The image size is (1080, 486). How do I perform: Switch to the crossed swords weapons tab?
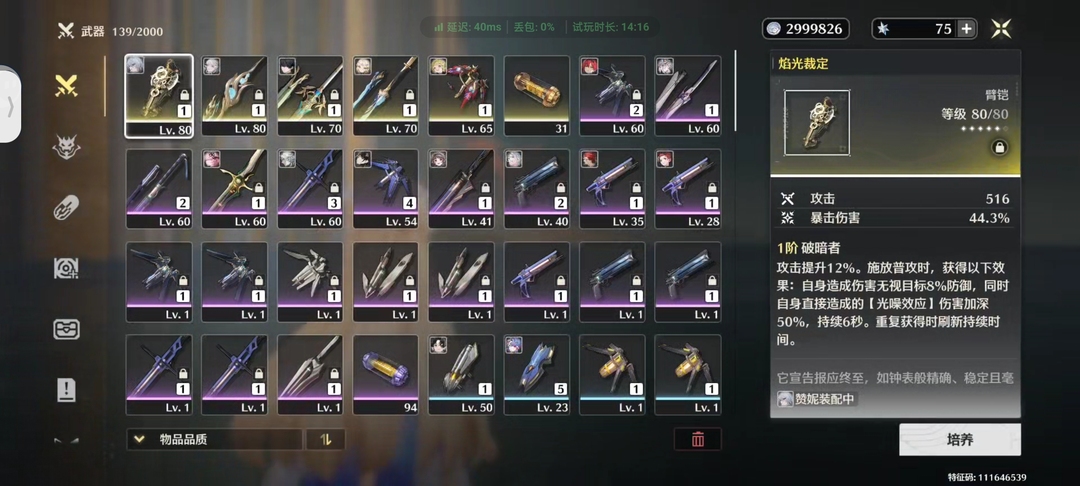click(x=67, y=86)
